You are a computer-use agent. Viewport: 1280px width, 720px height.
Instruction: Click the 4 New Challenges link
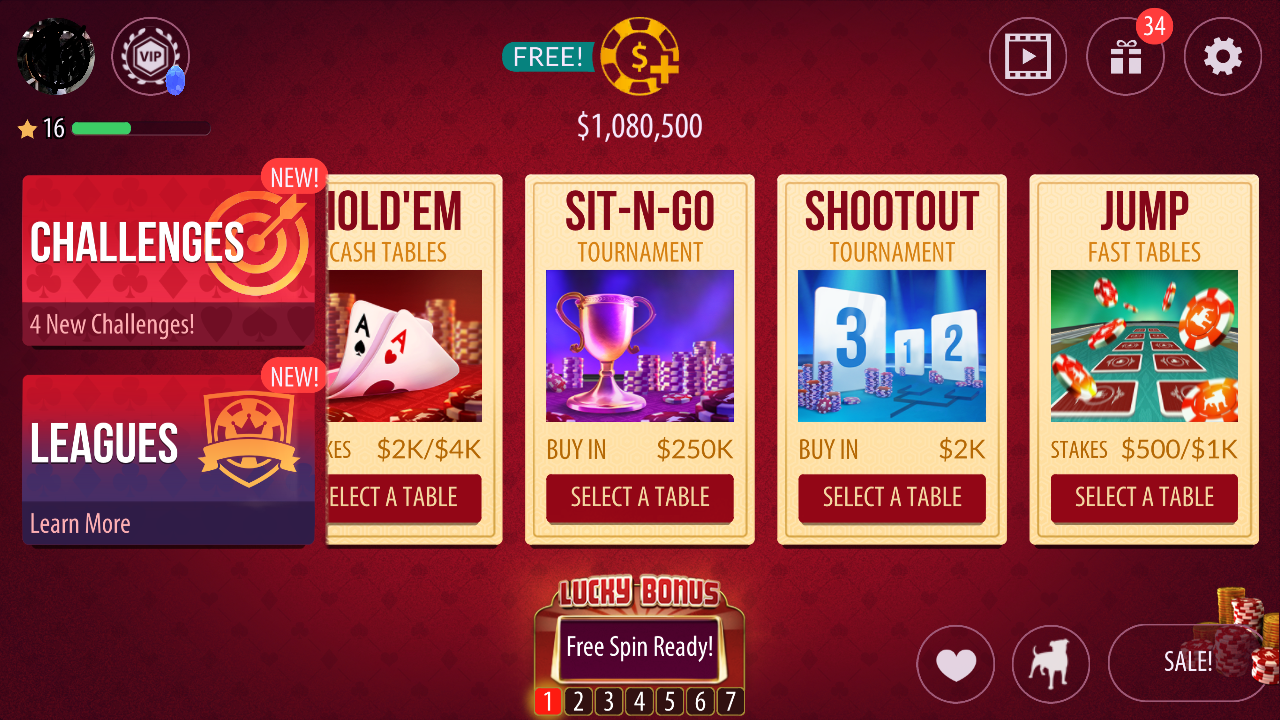pyautogui.click(x=113, y=324)
